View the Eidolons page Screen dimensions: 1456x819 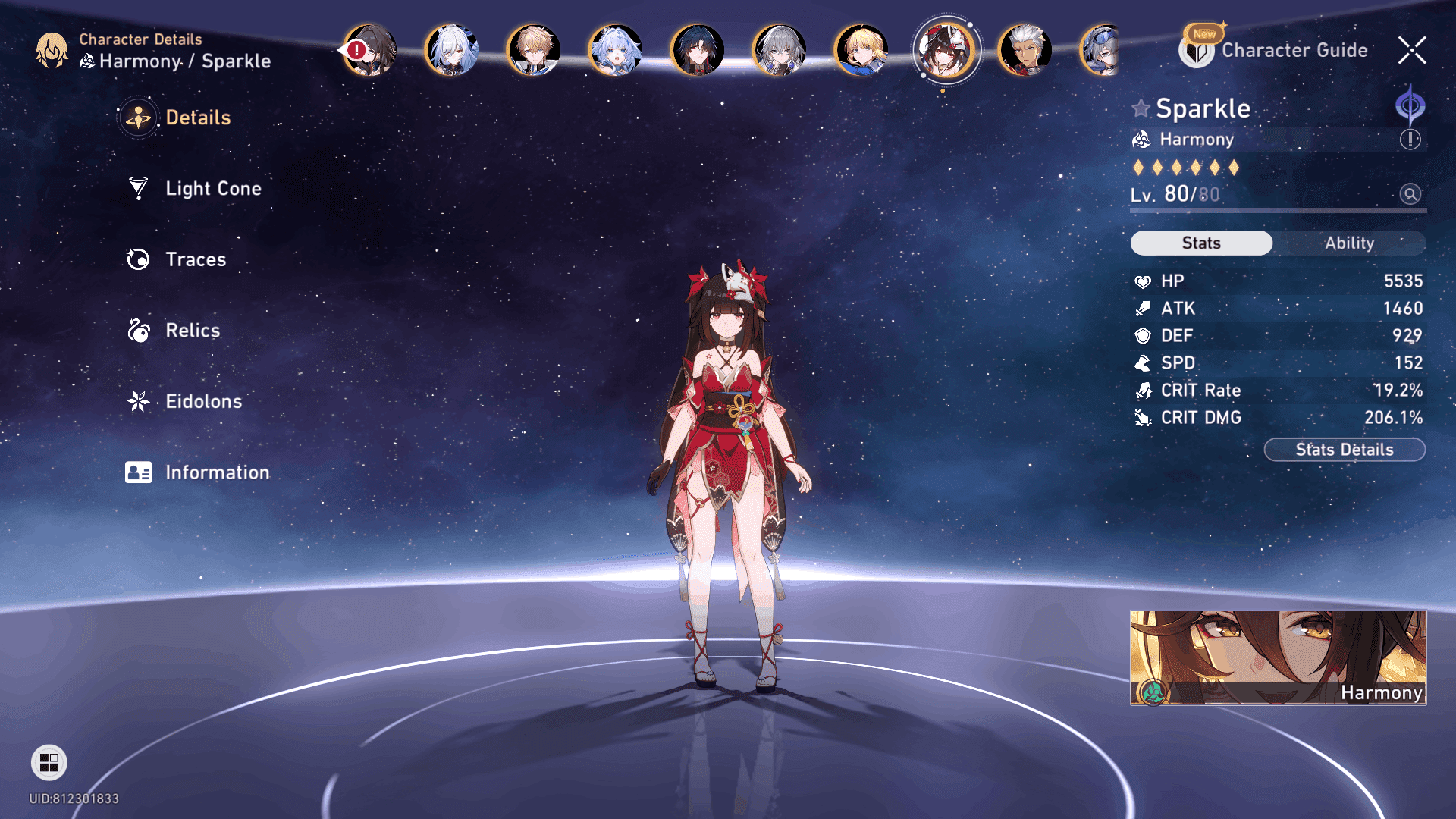(203, 401)
